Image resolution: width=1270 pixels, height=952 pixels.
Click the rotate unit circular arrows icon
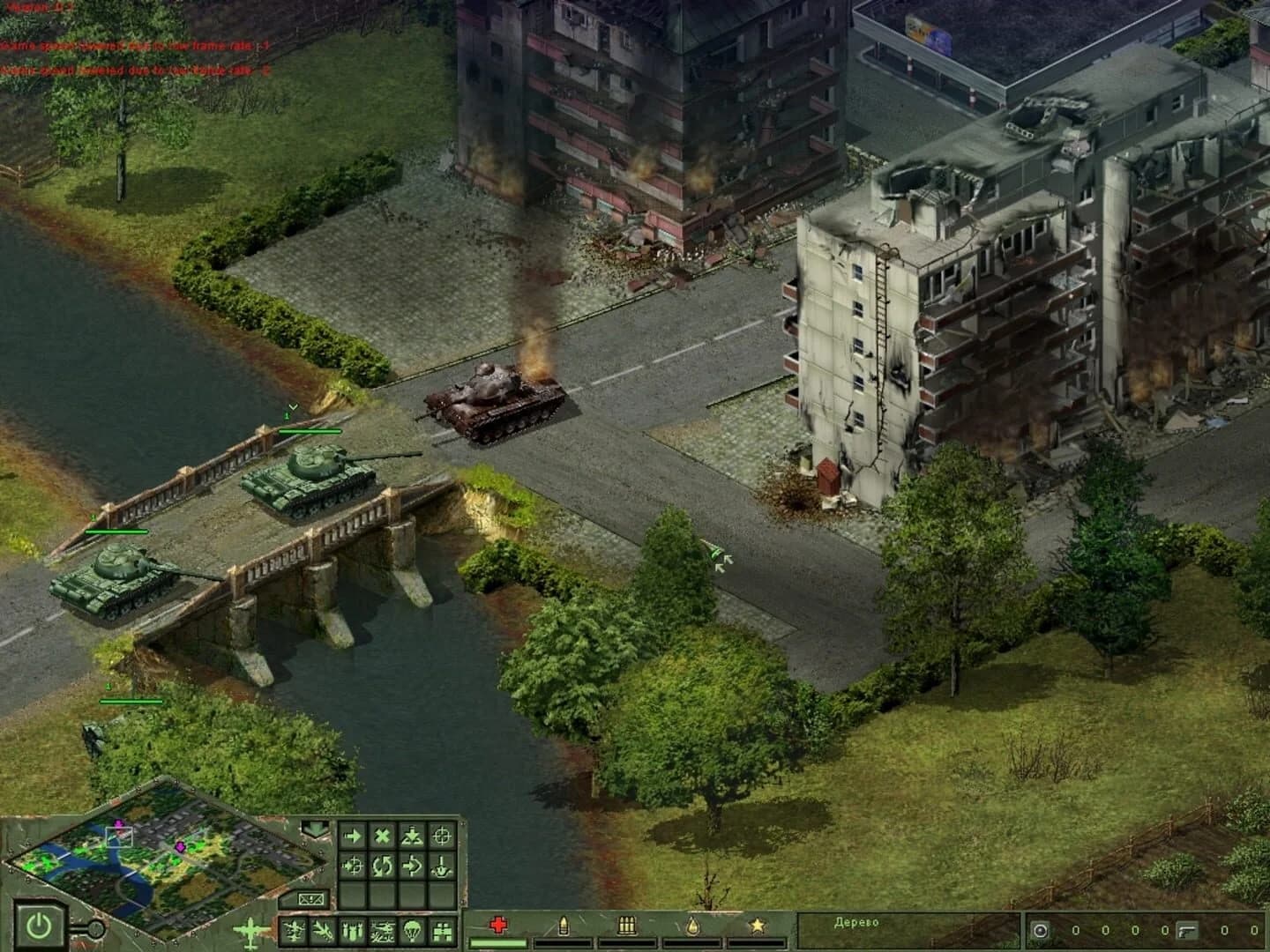[x=382, y=866]
